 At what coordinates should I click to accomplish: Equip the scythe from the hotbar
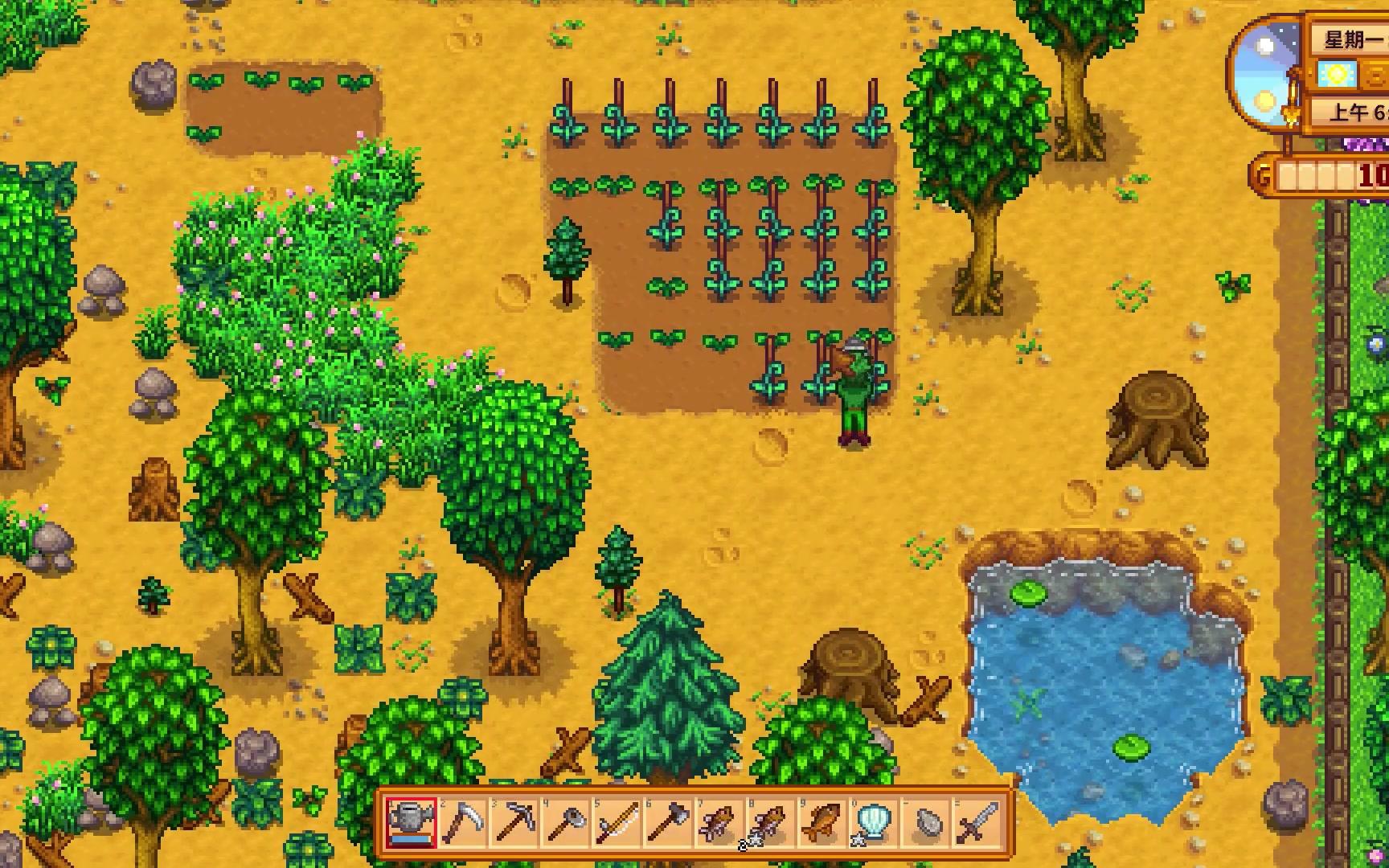point(463,823)
